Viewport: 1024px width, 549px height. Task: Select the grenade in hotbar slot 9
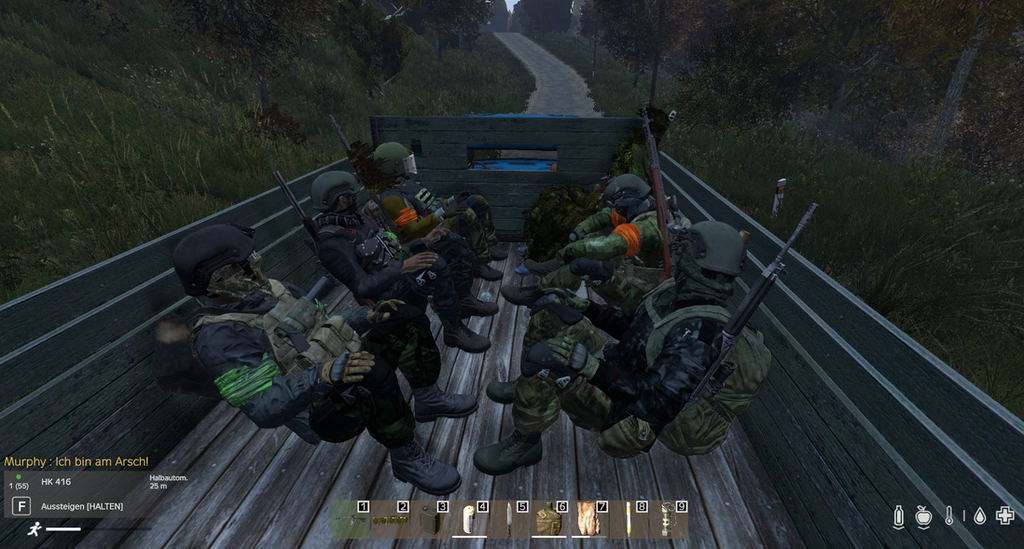click(x=667, y=520)
